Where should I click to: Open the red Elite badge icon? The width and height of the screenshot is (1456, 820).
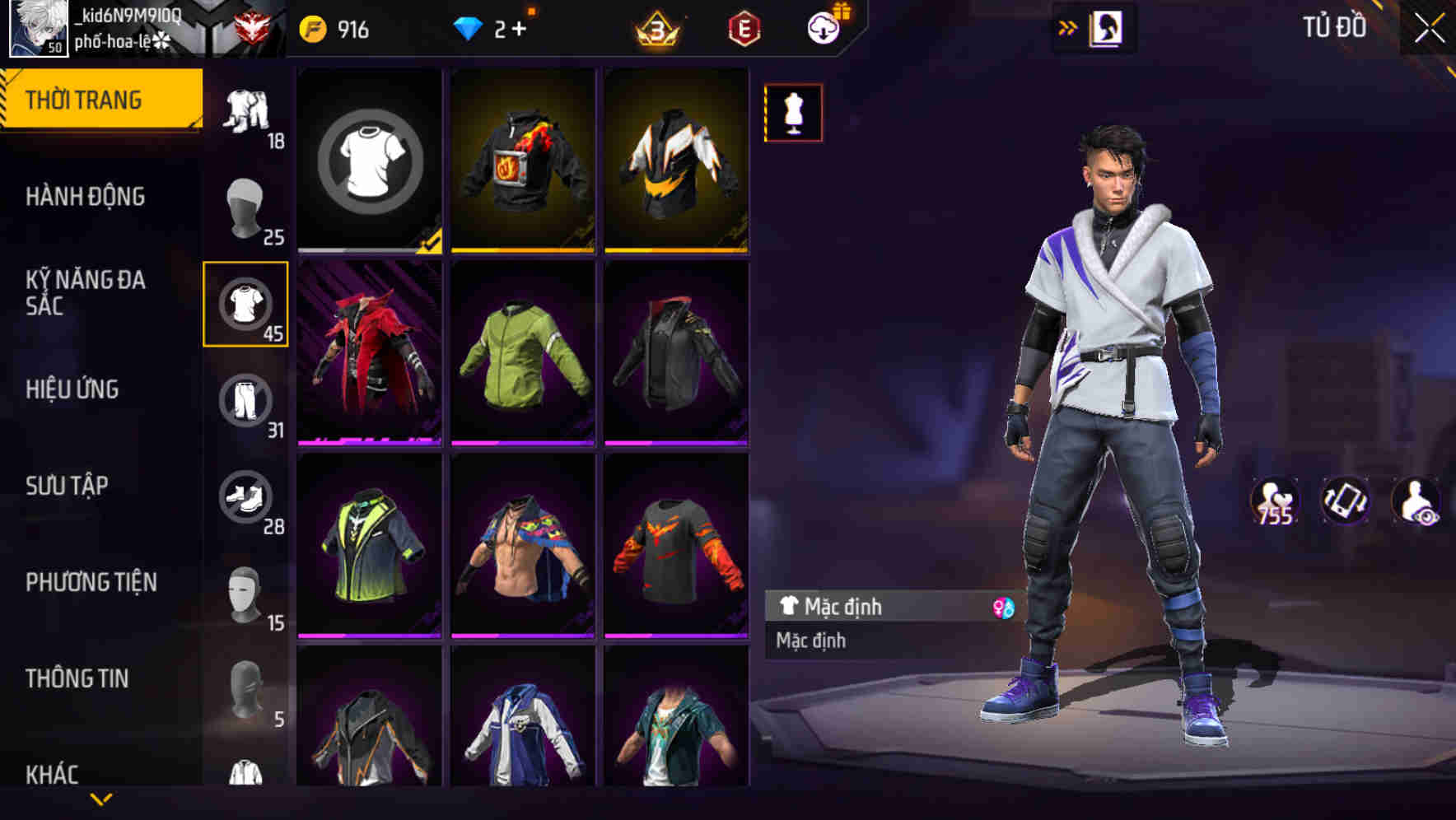pos(744,27)
